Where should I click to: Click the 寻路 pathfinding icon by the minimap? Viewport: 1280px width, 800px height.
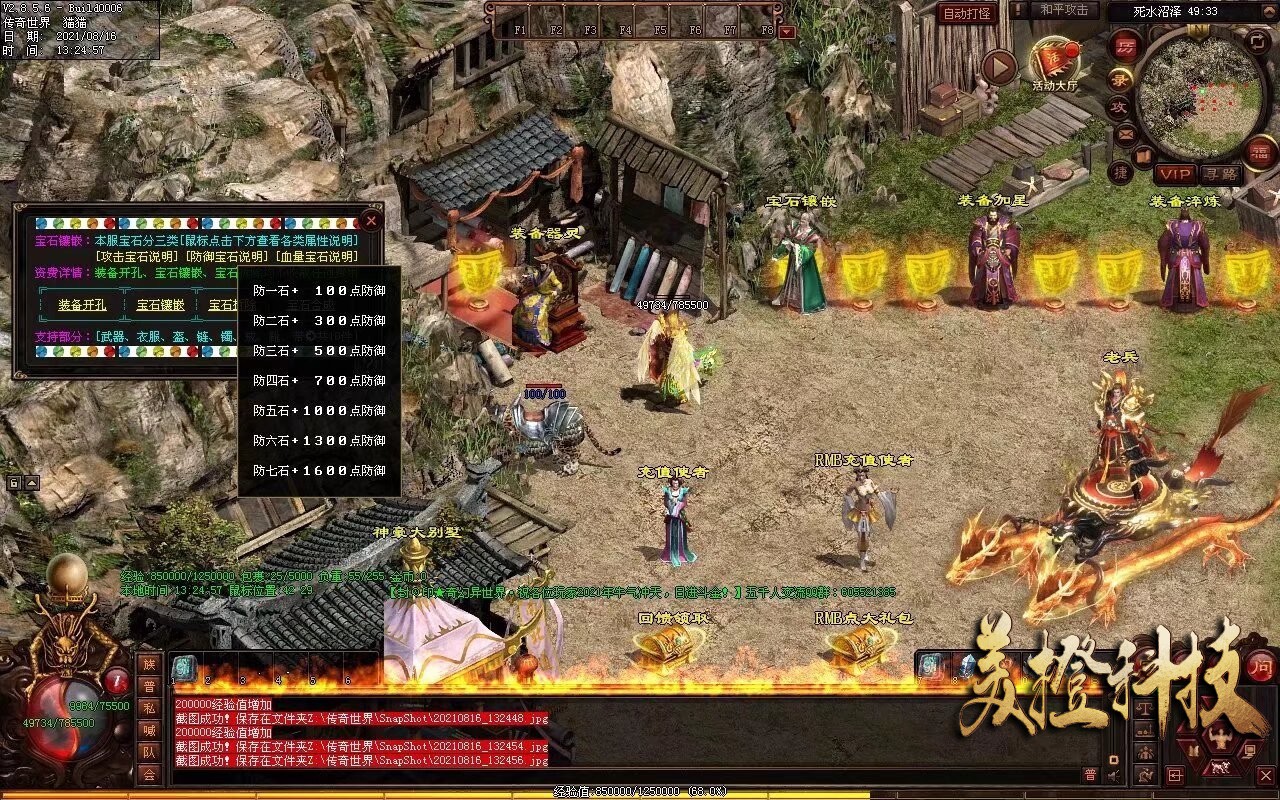[1221, 173]
